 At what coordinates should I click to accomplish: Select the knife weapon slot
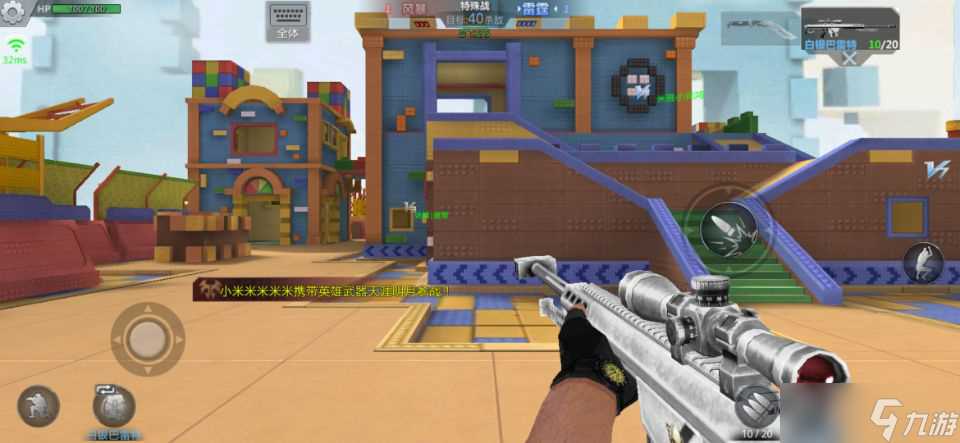coord(759,29)
